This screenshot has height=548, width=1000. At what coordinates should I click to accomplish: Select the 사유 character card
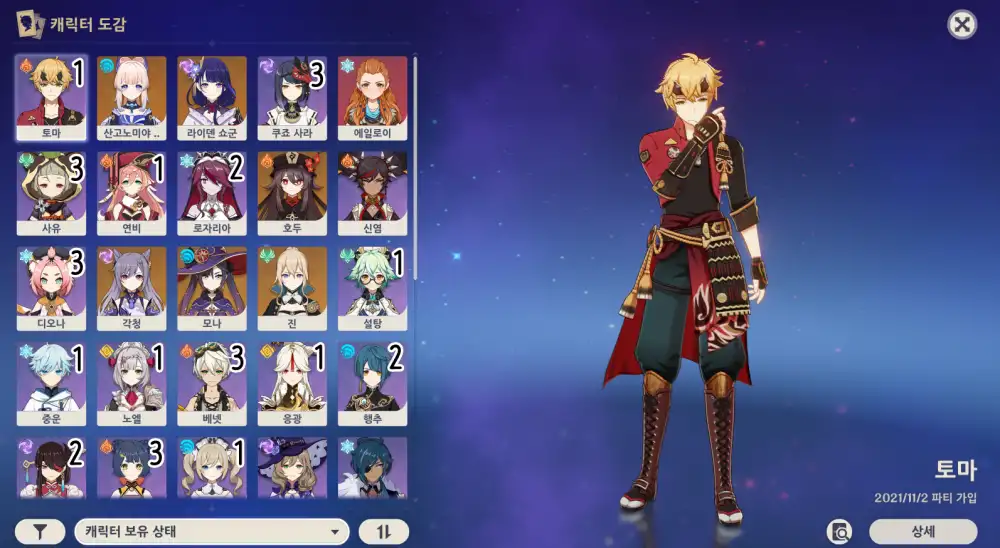52,193
